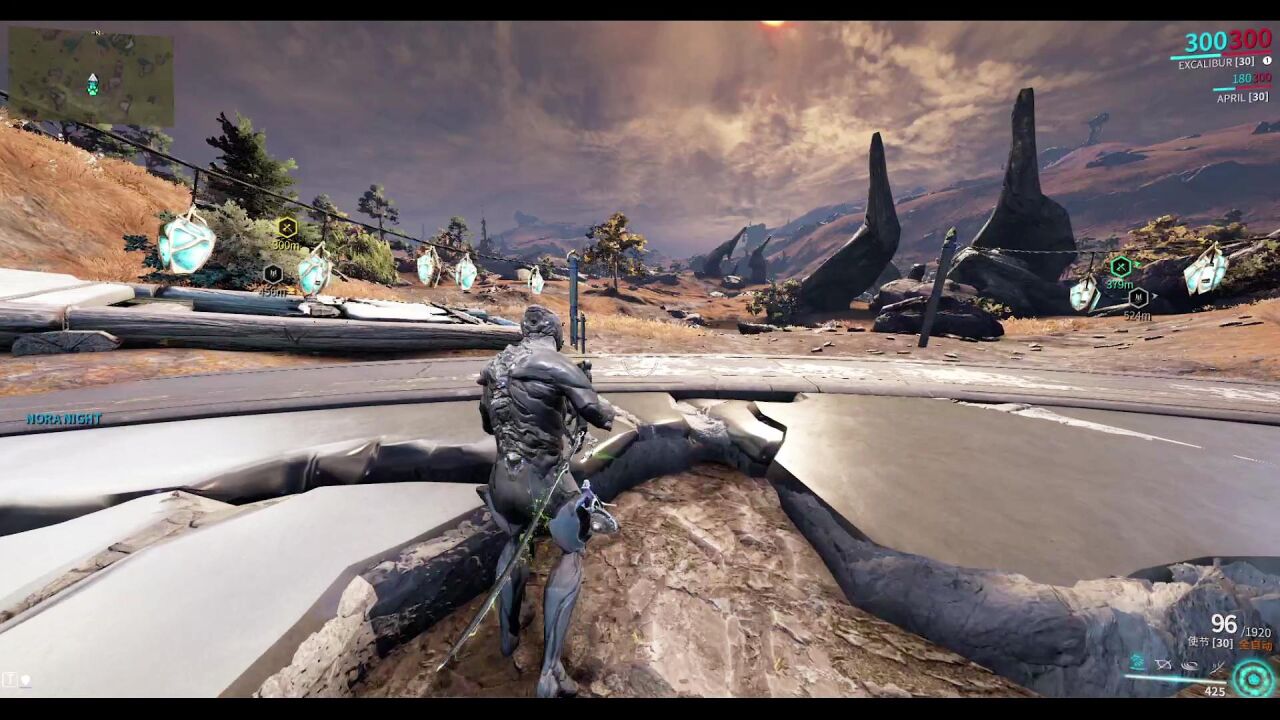Click the glowing ability gear wheel icon
Image resolution: width=1280 pixels, height=720 pixels.
[x=1251, y=678]
